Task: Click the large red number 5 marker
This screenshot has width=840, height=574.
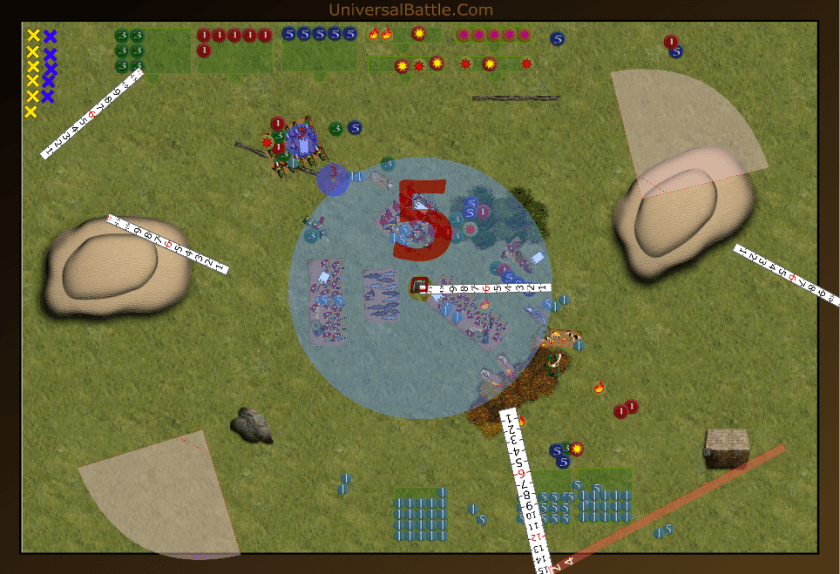Action: pyautogui.click(x=420, y=218)
